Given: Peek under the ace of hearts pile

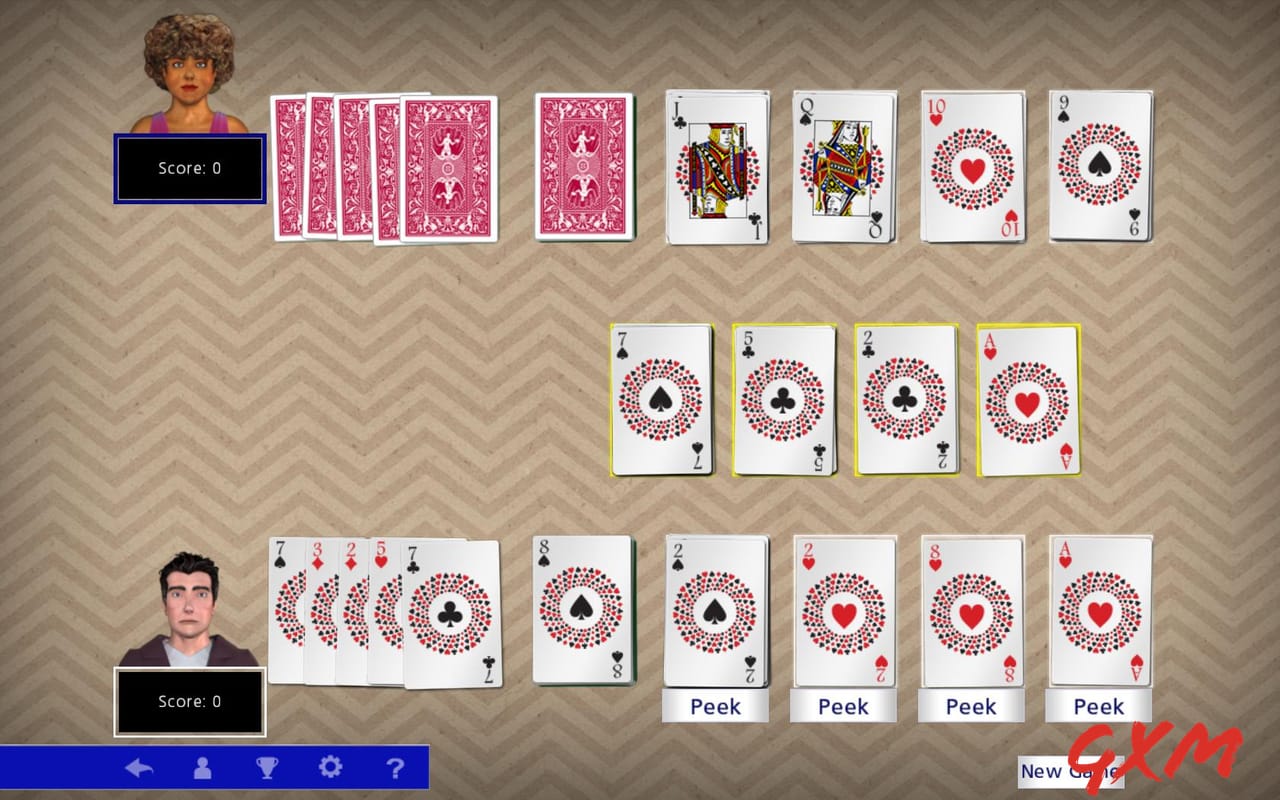Looking at the screenshot, I should [x=1098, y=706].
